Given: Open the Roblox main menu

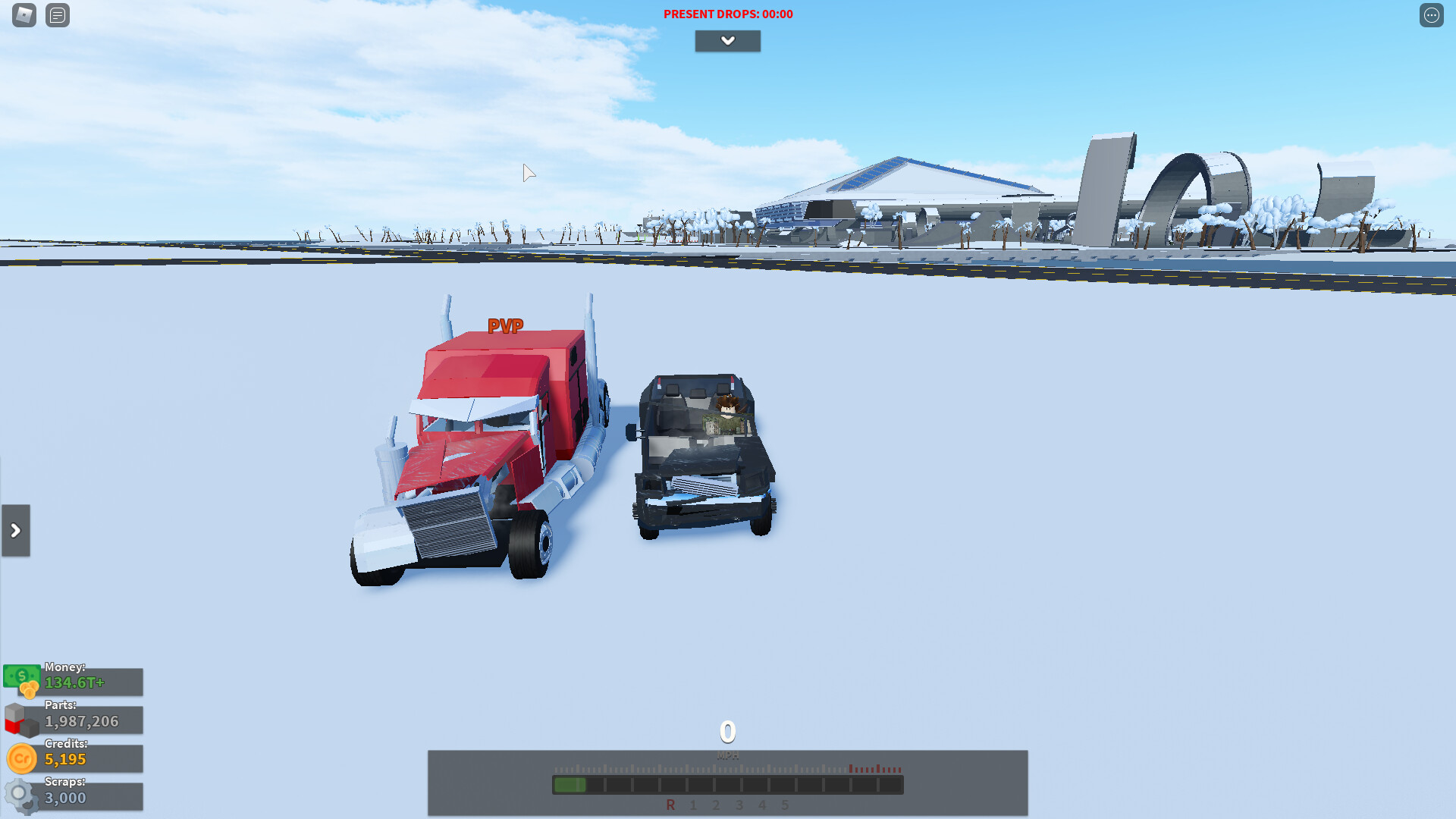Looking at the screenshot, I should pyautogui.click(x=24, y=15).
